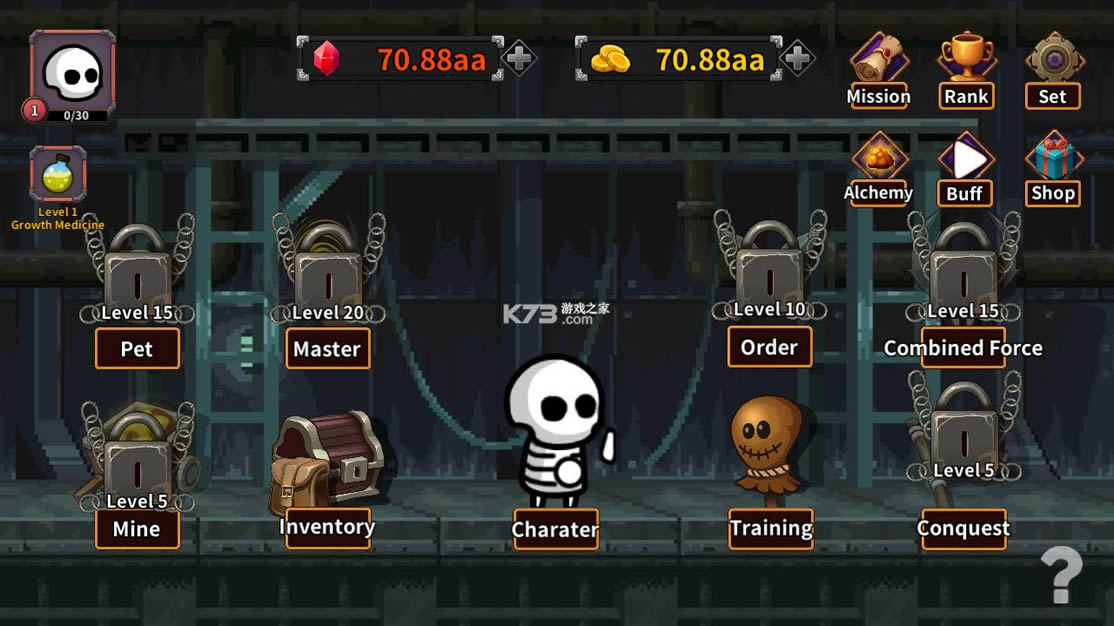The image size is (1114, 626).
Task: Open the Set gear settings
Action: [x=1053, y=69]
